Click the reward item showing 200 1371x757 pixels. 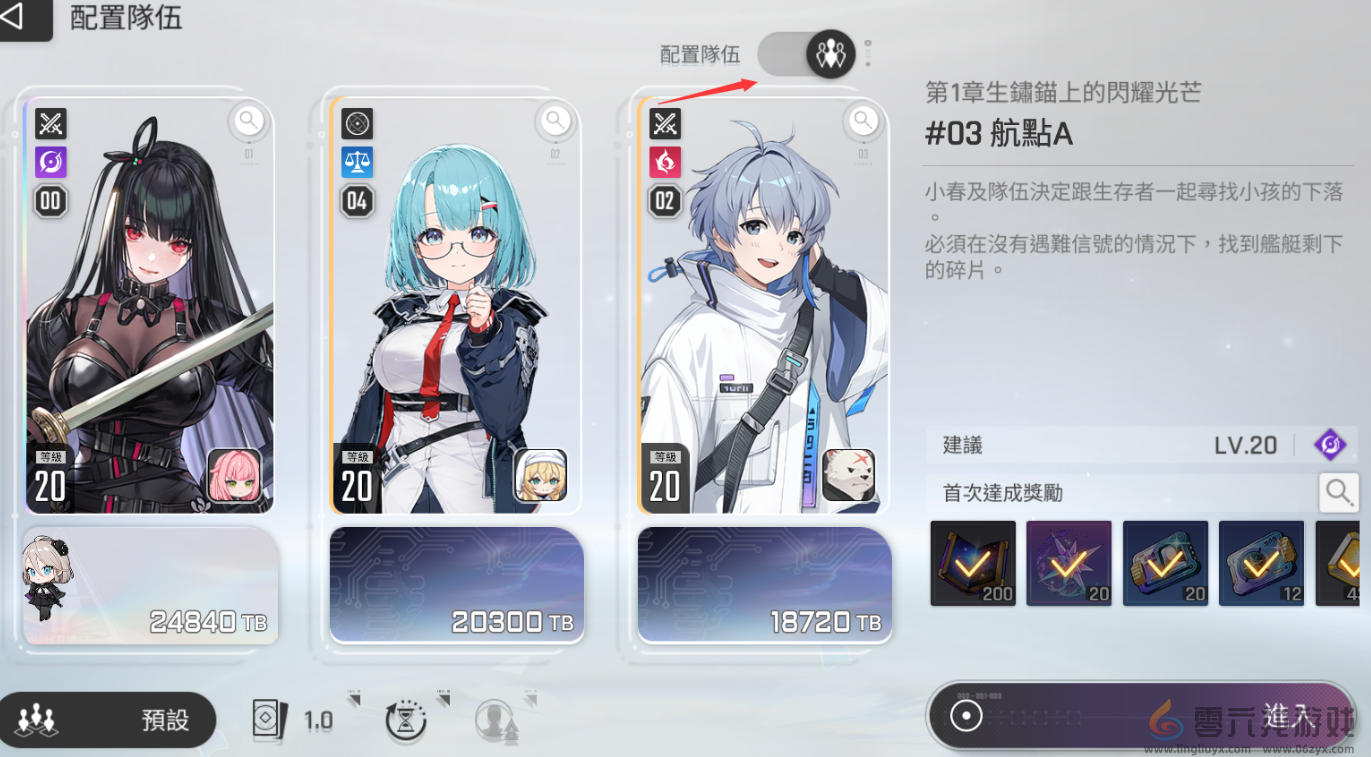[x=972, y=562]
